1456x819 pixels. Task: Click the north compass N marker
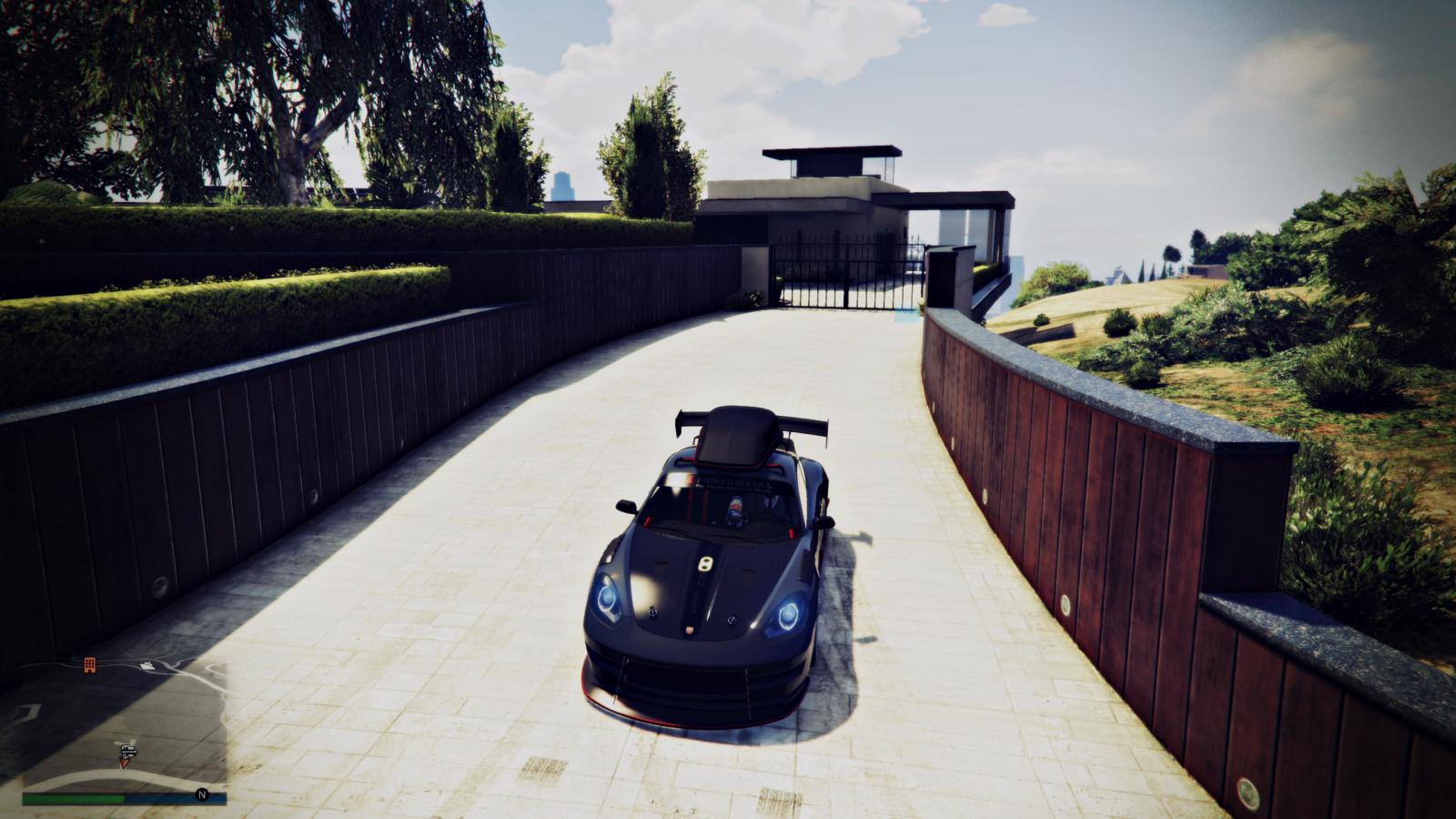(202, 794)
